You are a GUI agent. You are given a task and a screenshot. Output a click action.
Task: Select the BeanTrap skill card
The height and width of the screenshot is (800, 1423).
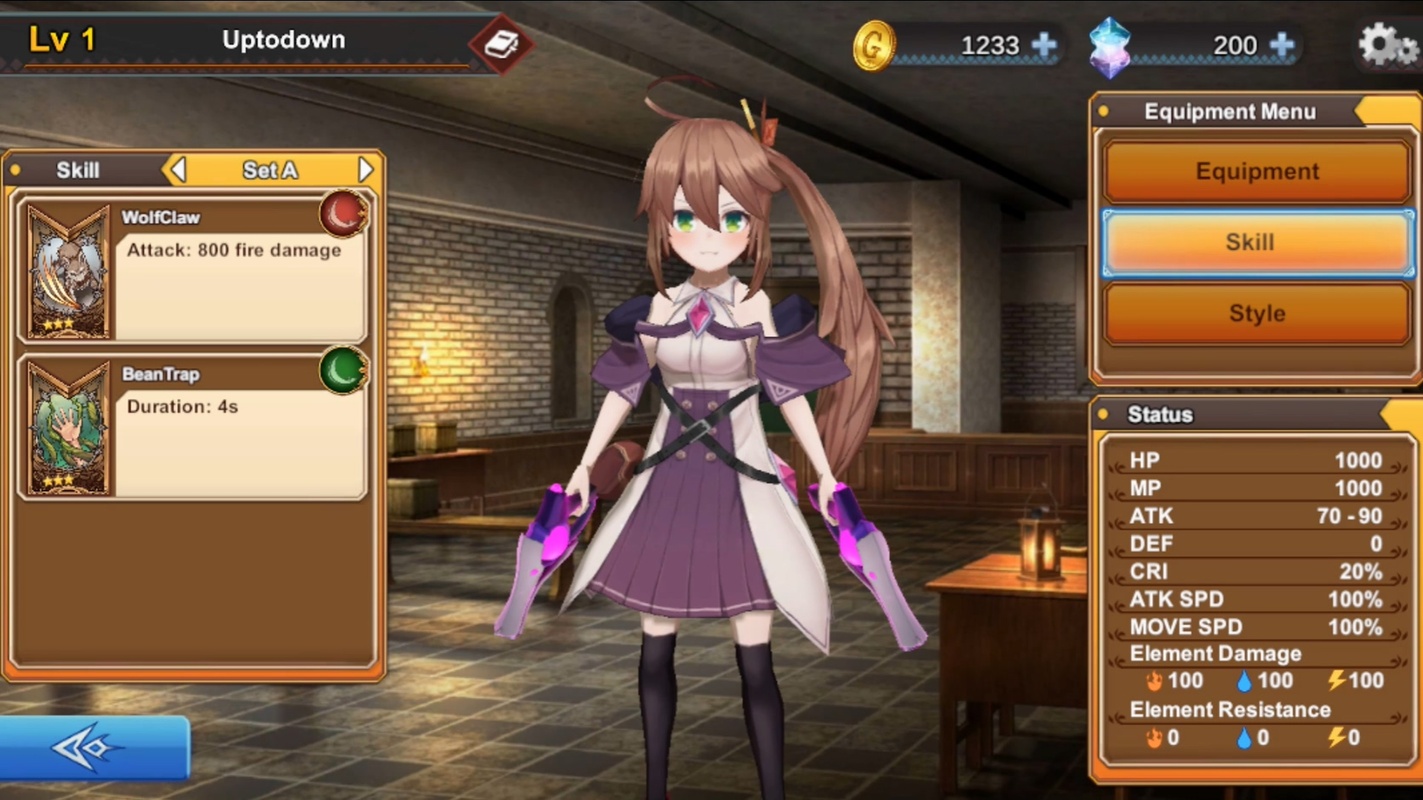(192, 428)
